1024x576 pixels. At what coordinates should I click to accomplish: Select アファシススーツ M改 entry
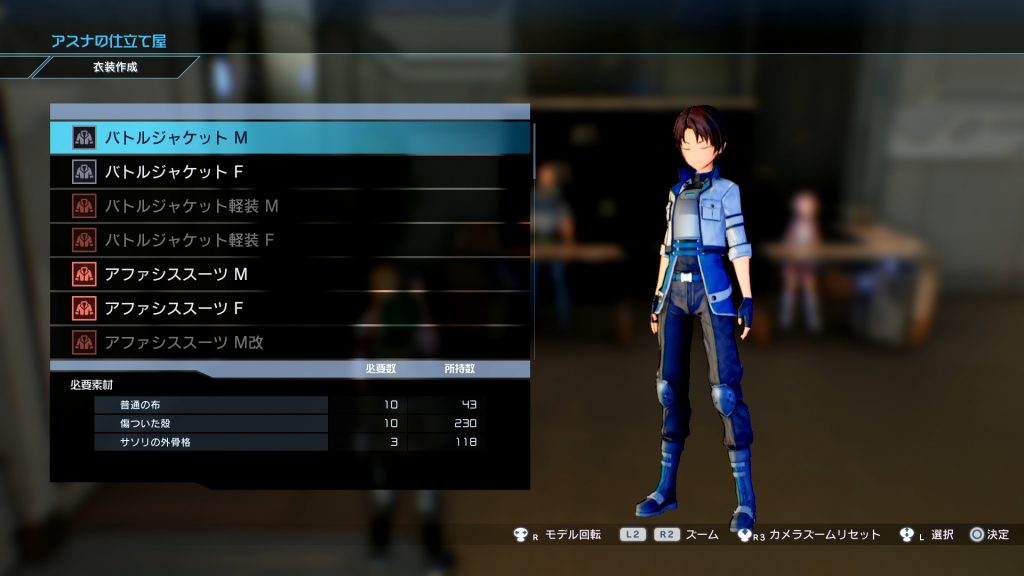290,342
